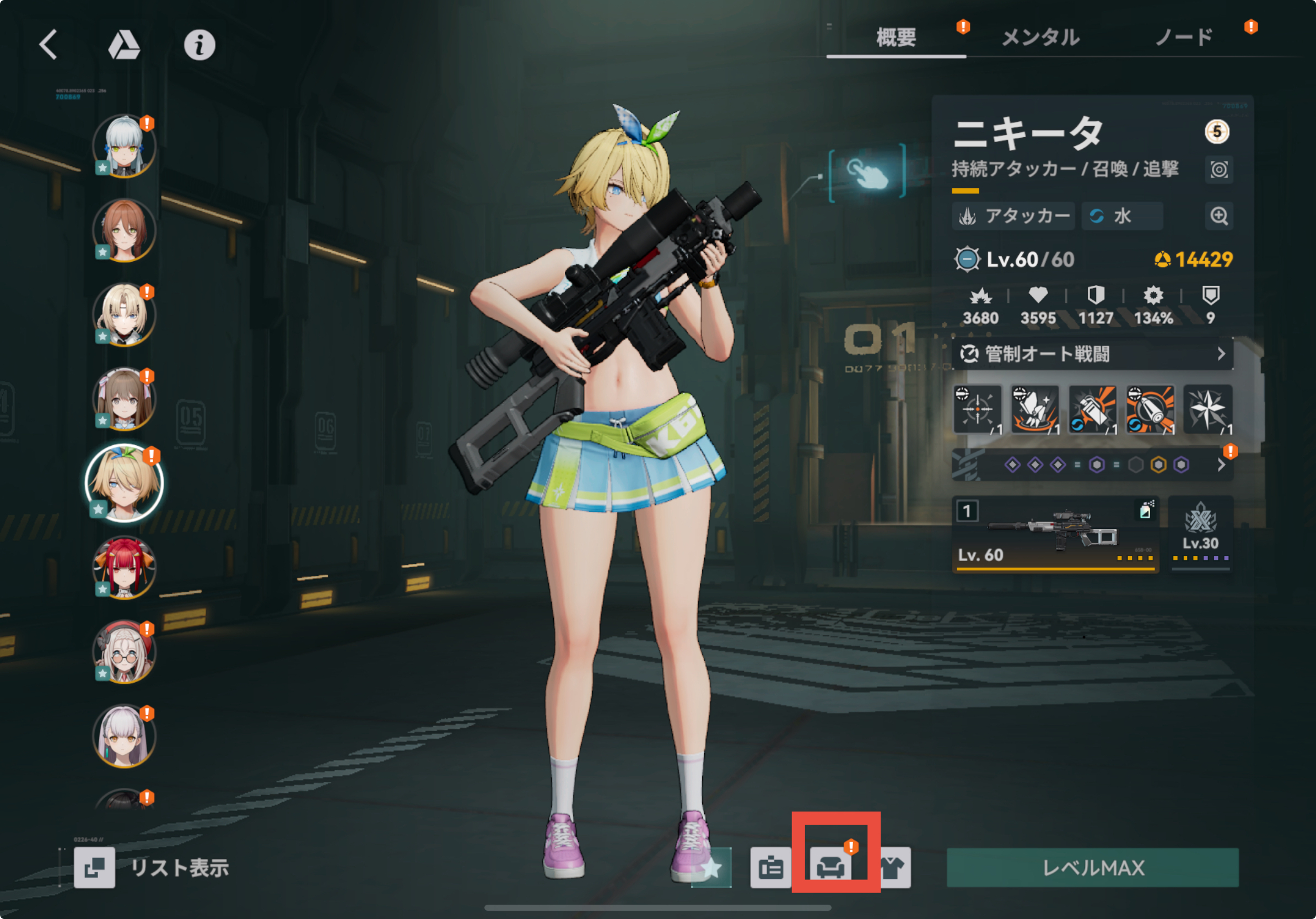Open 管制オート戦闘 settings
Viewport: 1316px width, 919px height.
(1092, 354)
